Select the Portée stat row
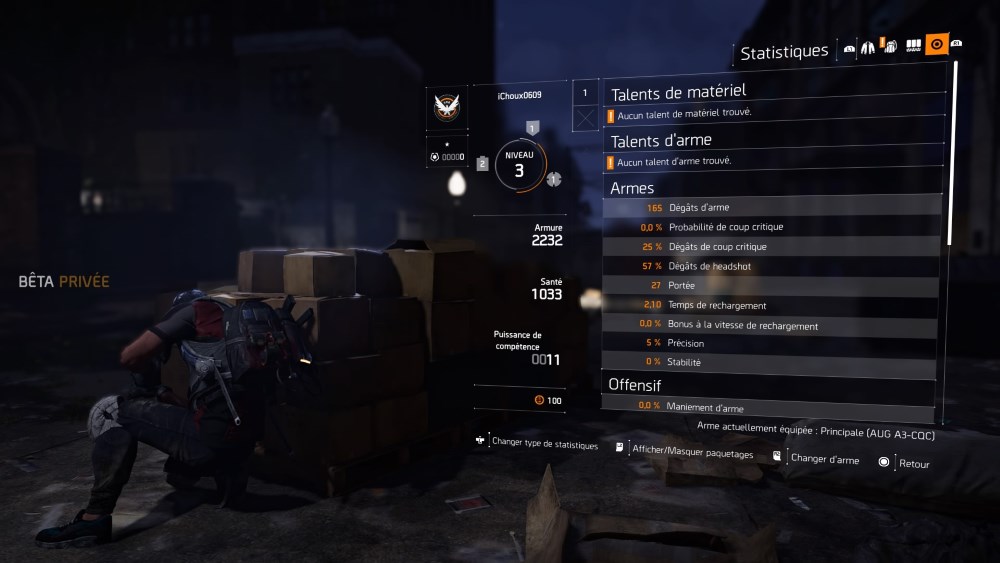Viewport: 1000px width, 563px height. [772, 286]
